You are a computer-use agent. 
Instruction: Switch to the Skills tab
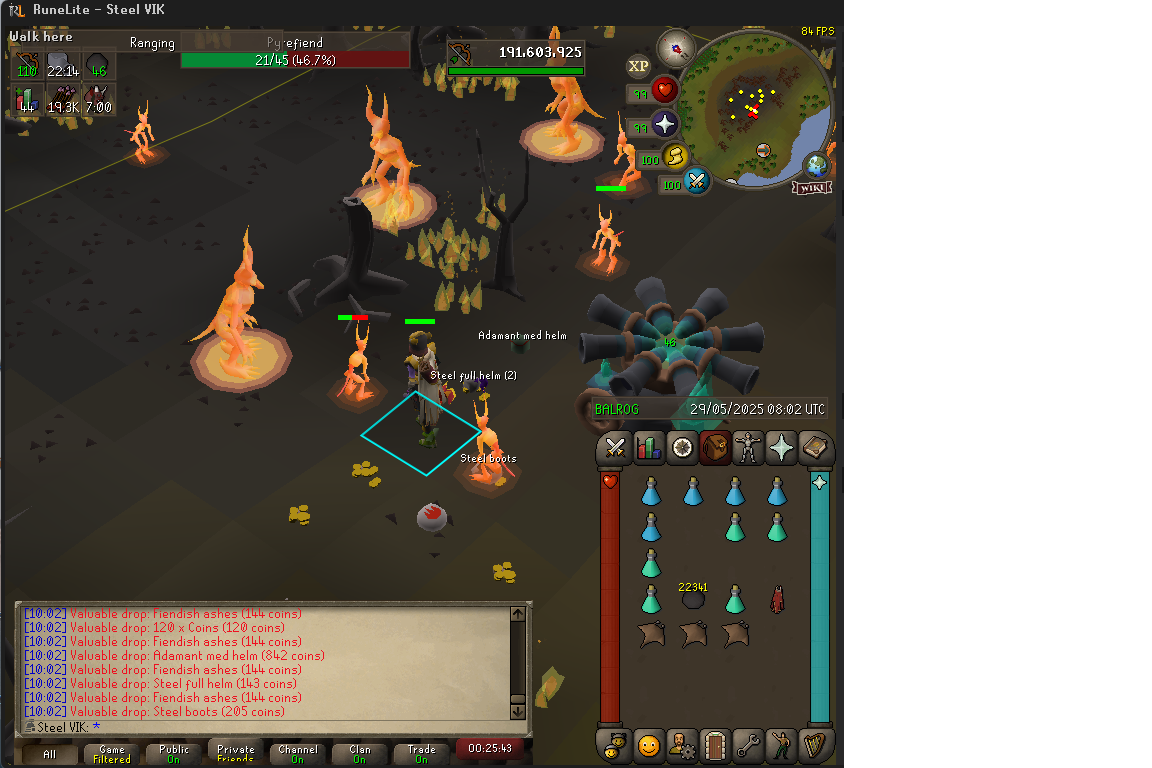pyautogui.click(x=649, y=448)
